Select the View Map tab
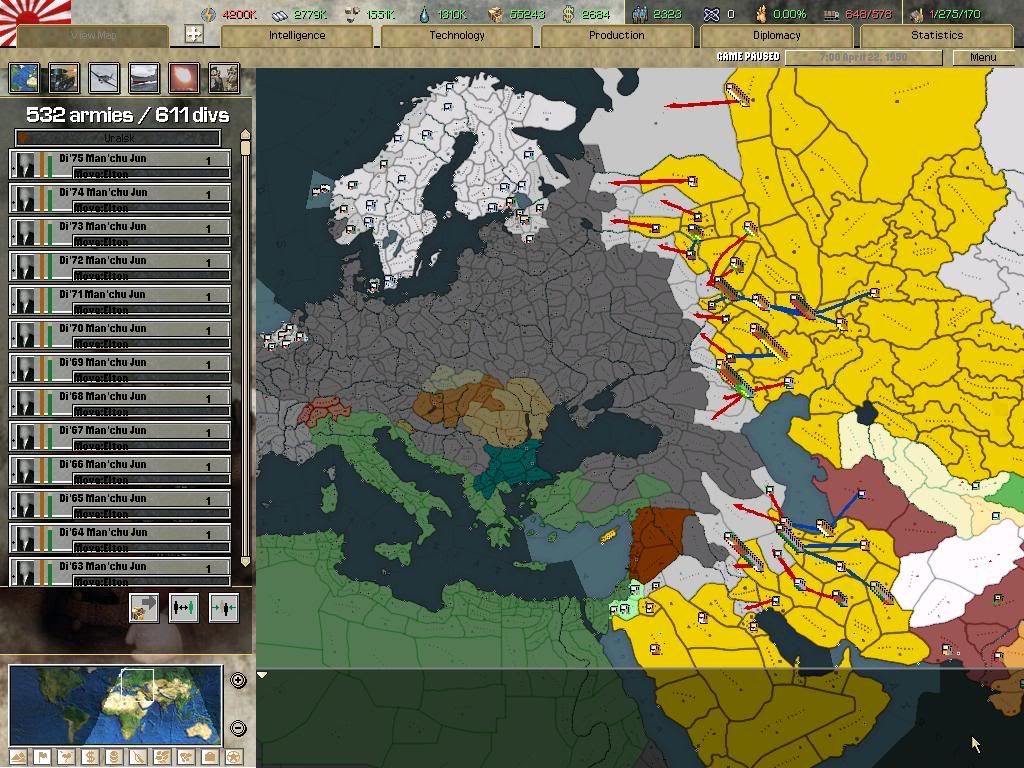 (93, 35)
